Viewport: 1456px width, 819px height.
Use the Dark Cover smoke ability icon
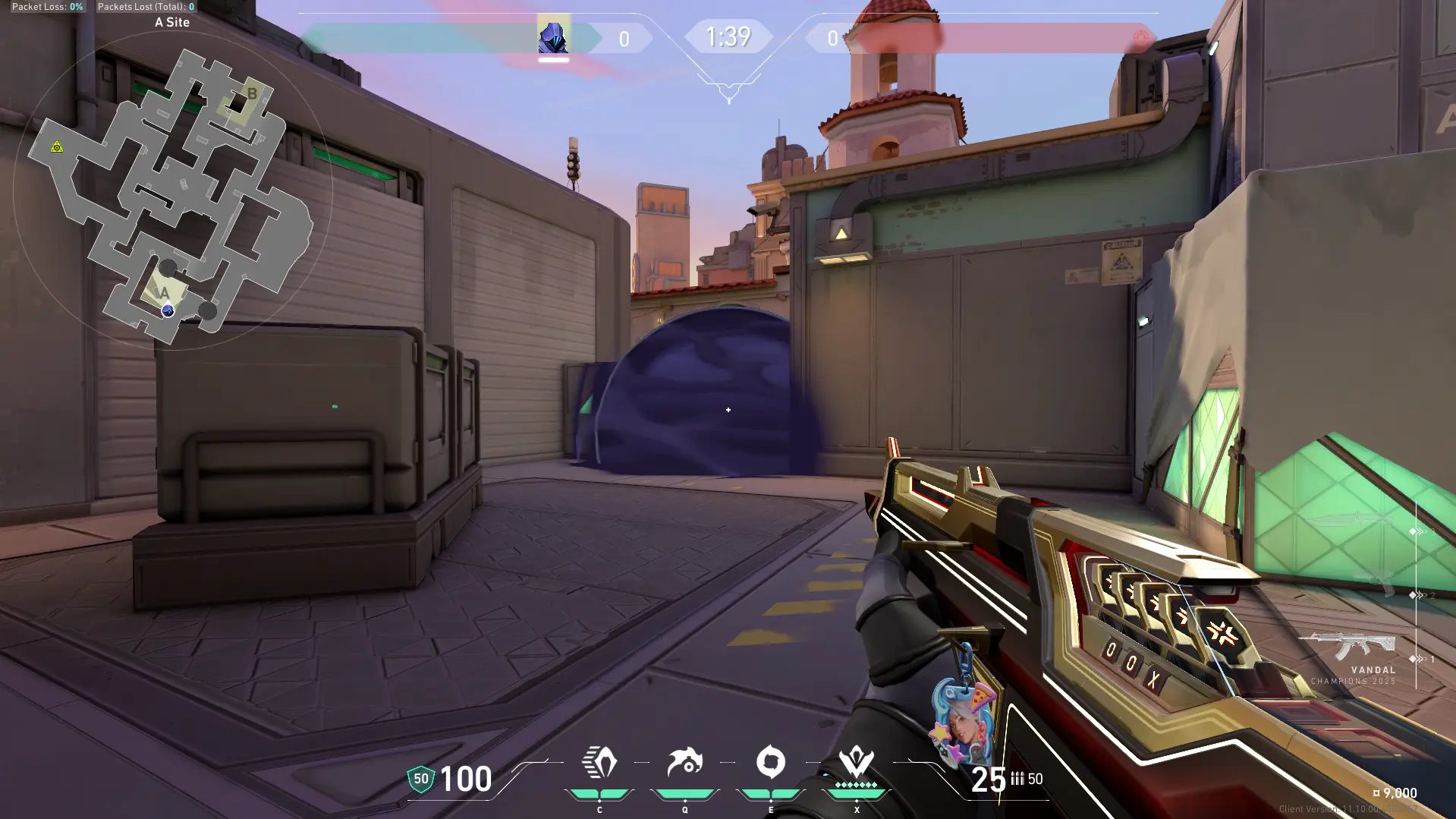coord(771,763)
